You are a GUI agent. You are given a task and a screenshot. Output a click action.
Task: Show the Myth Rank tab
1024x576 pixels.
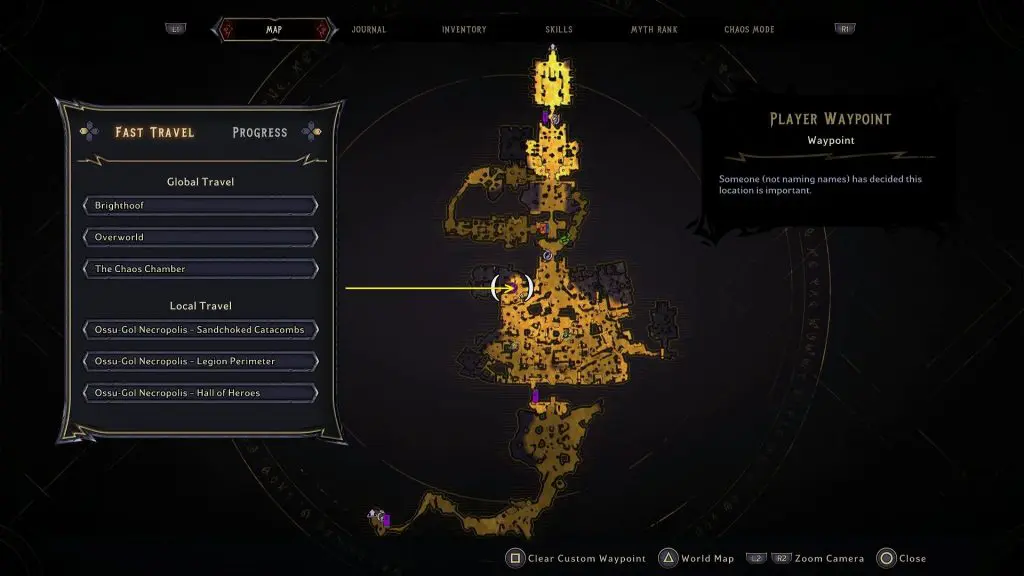tap(654, 30)
